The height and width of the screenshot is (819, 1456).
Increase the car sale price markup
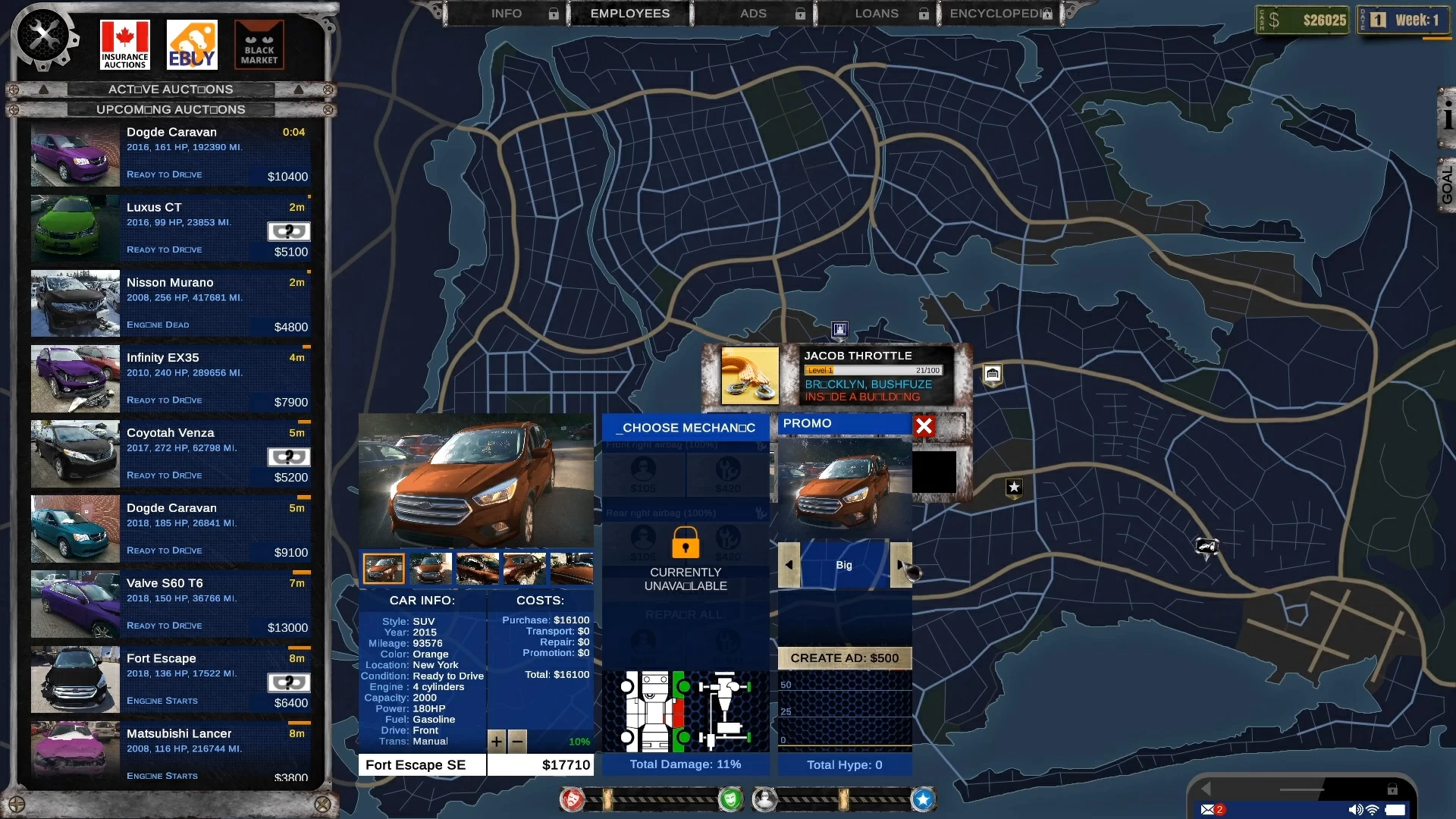pyautogui.click(x=497, y=741)
